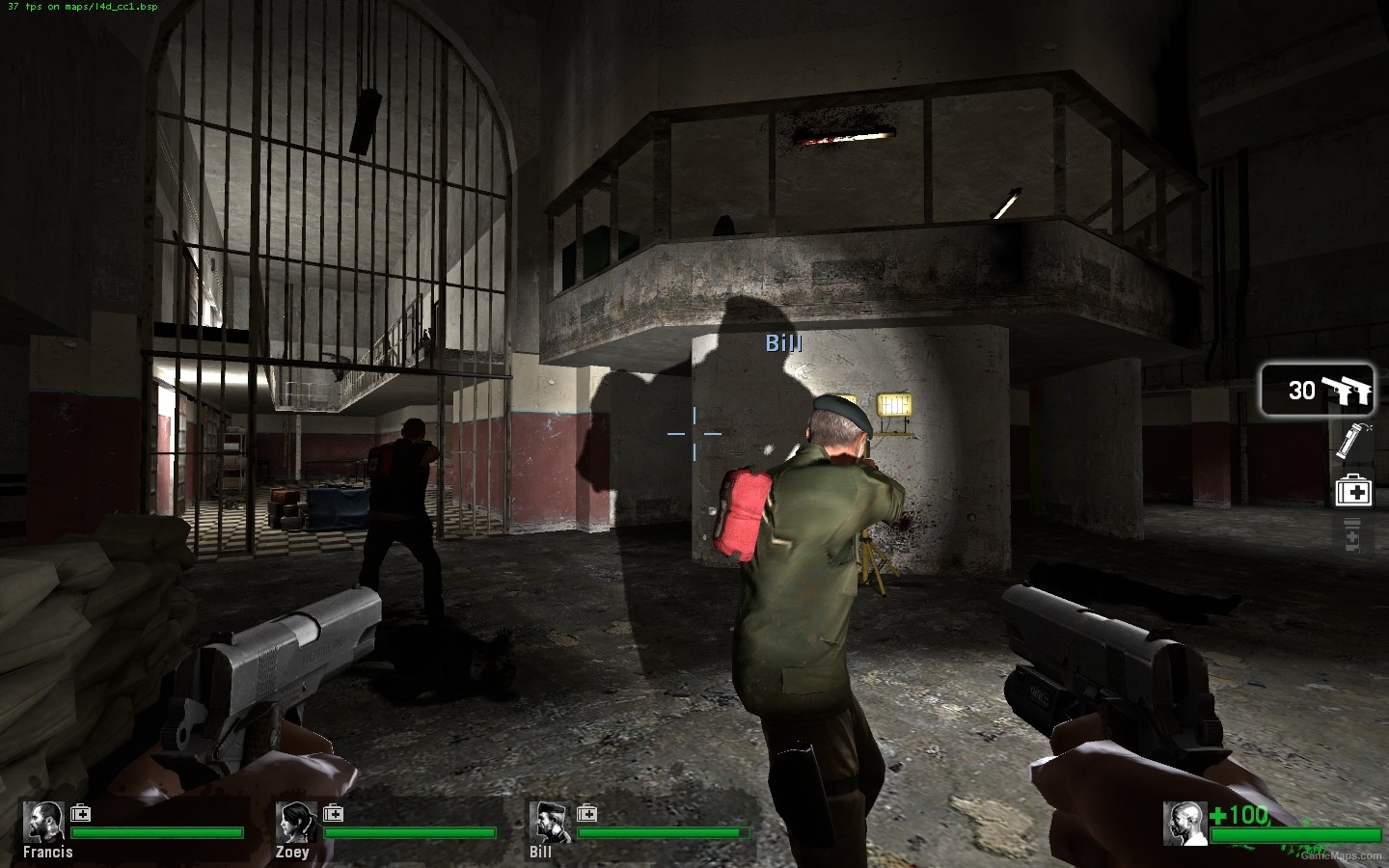Click the medkit icon beside Zoey's portrait
The width and height of the screenshot is (1389, 868).
[334, 813]
